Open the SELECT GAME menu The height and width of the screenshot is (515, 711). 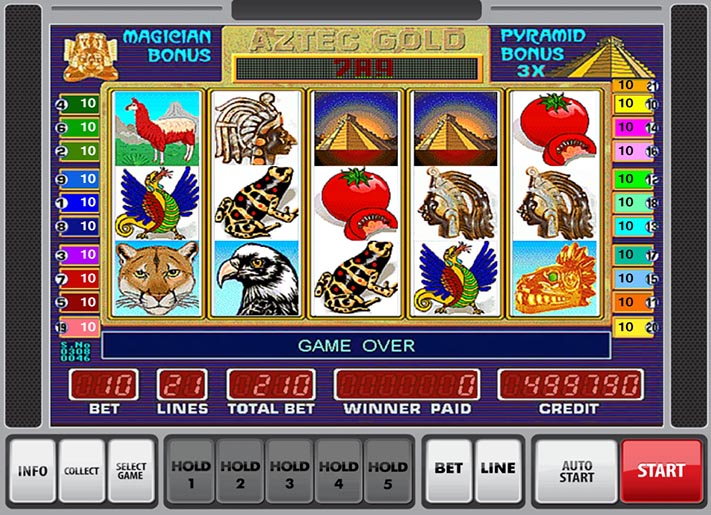click(x=131, y=469)
